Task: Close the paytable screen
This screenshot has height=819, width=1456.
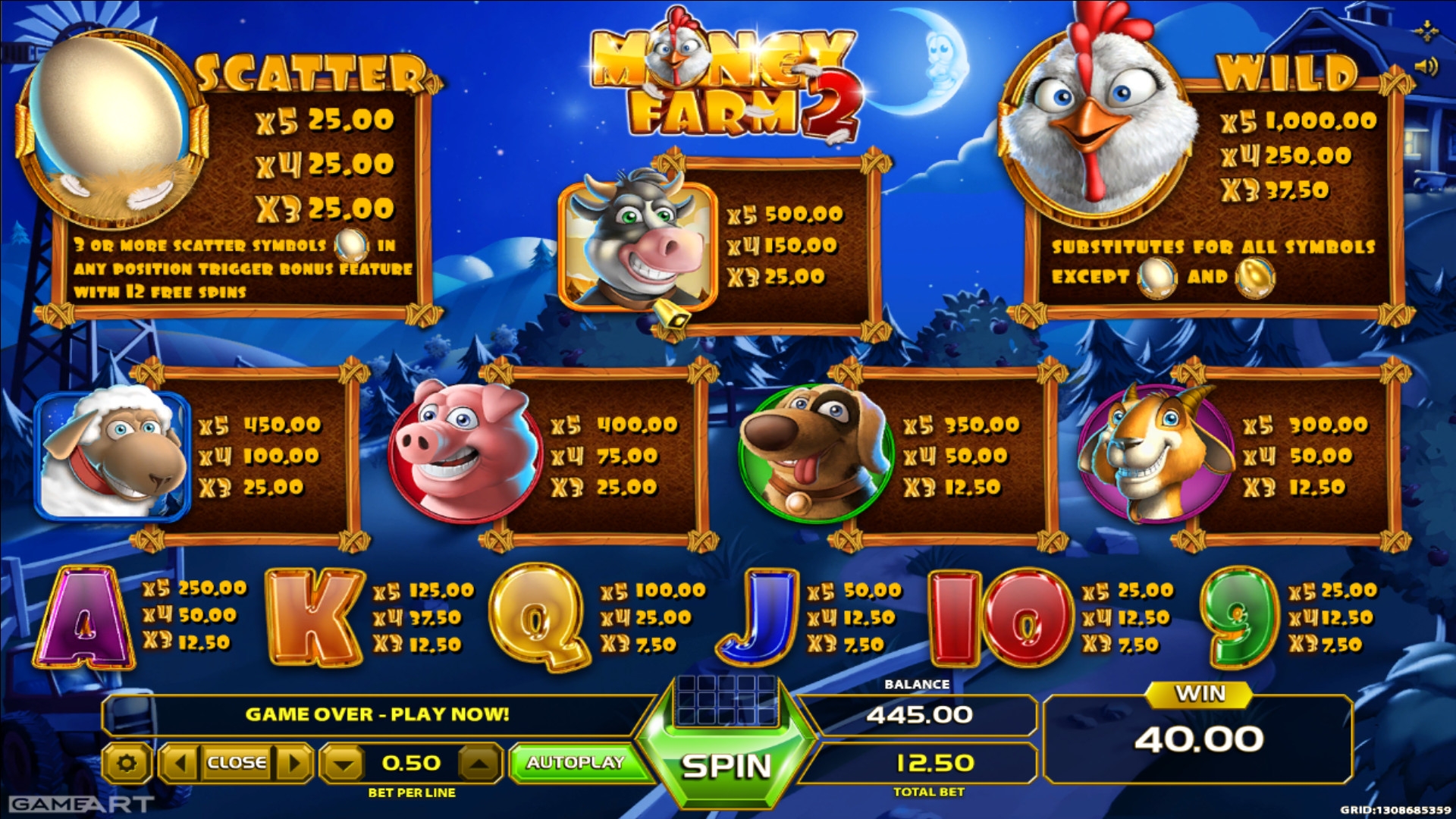Action: (x=237, y=762)
